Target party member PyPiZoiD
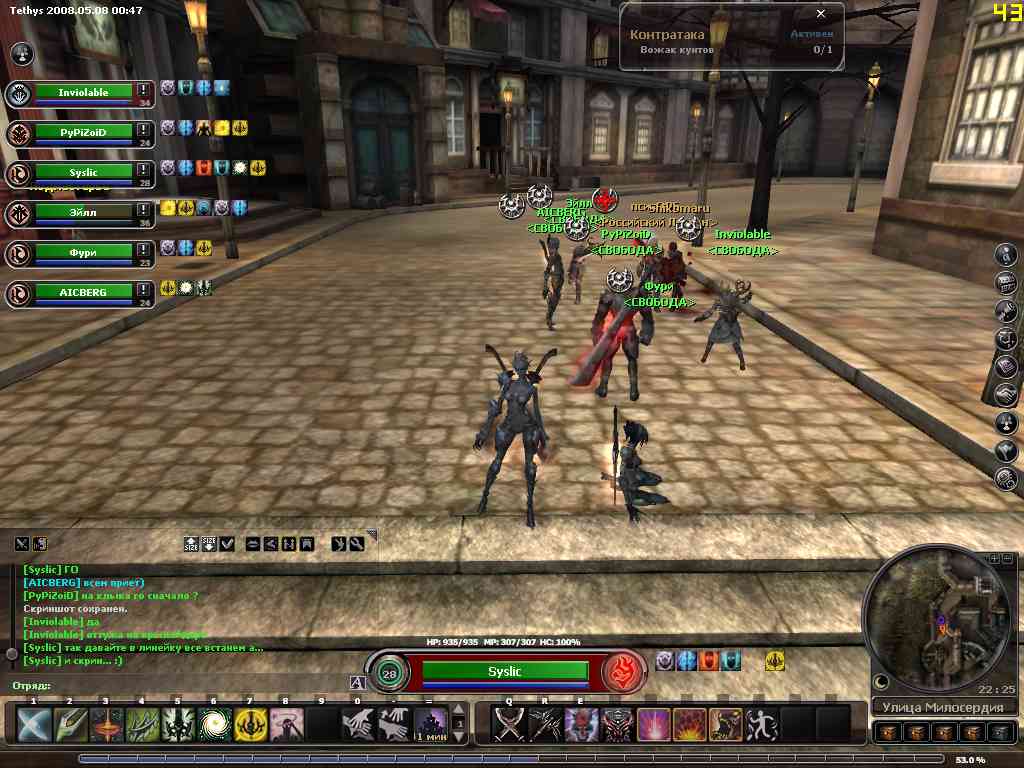This screenshot has height=768, width=1024. (x=84, y=132)
